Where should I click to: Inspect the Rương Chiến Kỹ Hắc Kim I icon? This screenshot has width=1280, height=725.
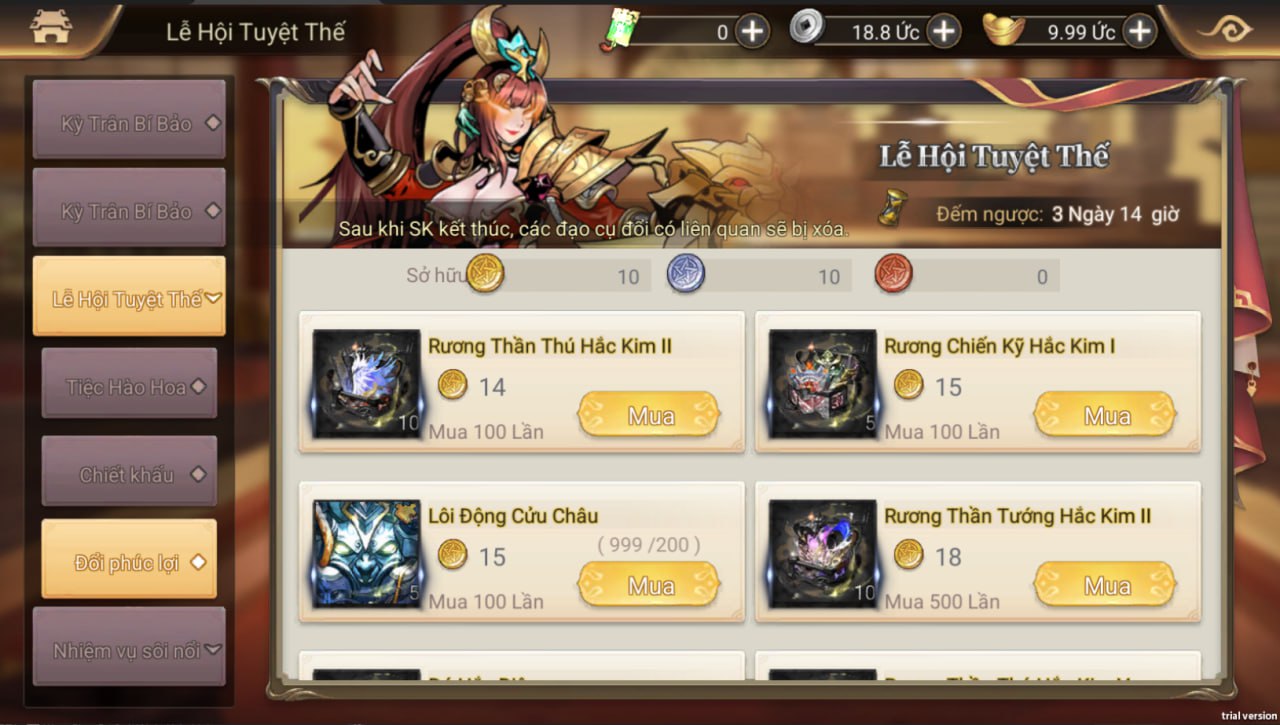click(822, 384)
